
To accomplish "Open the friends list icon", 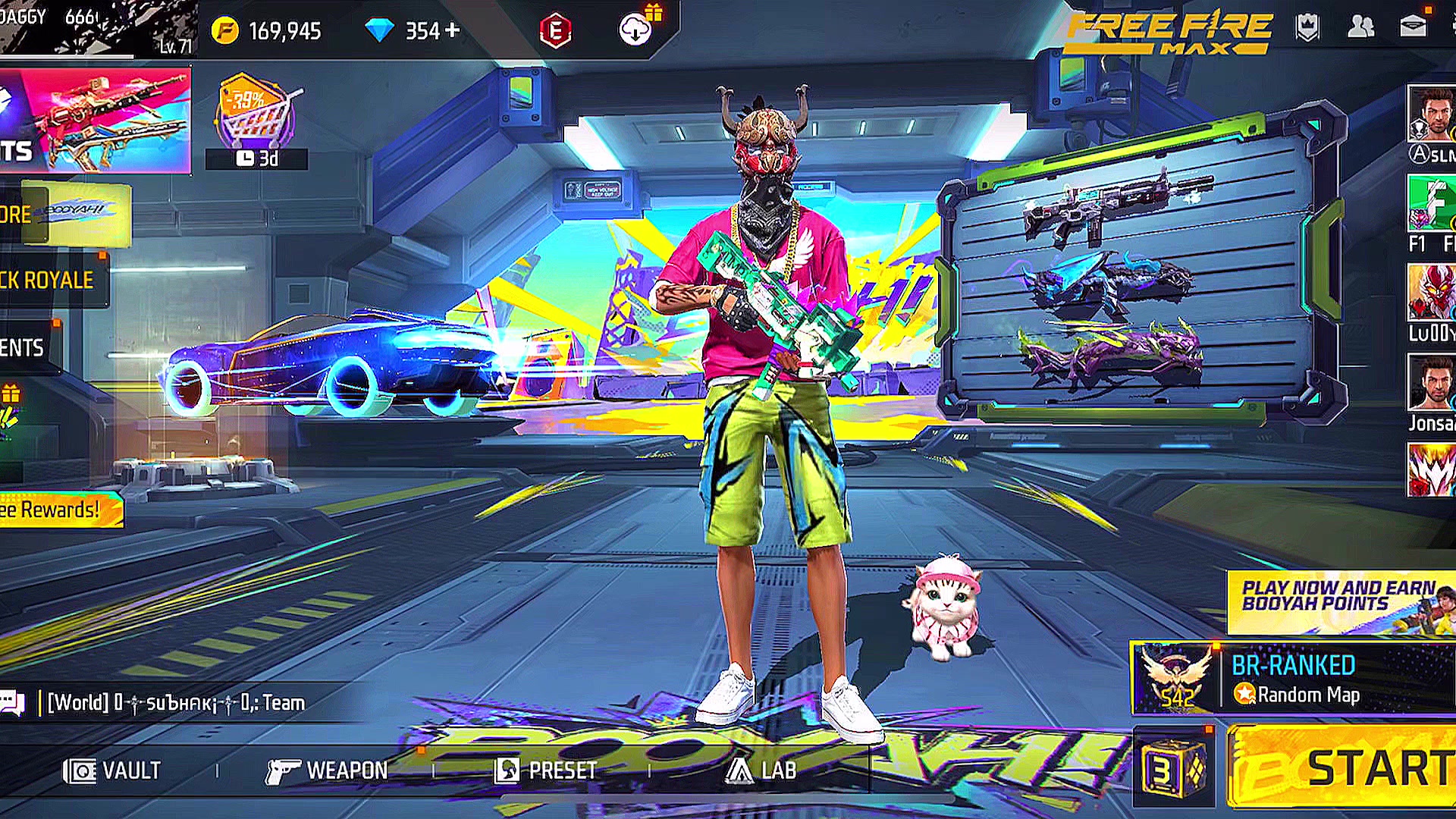I will 1360,28.
